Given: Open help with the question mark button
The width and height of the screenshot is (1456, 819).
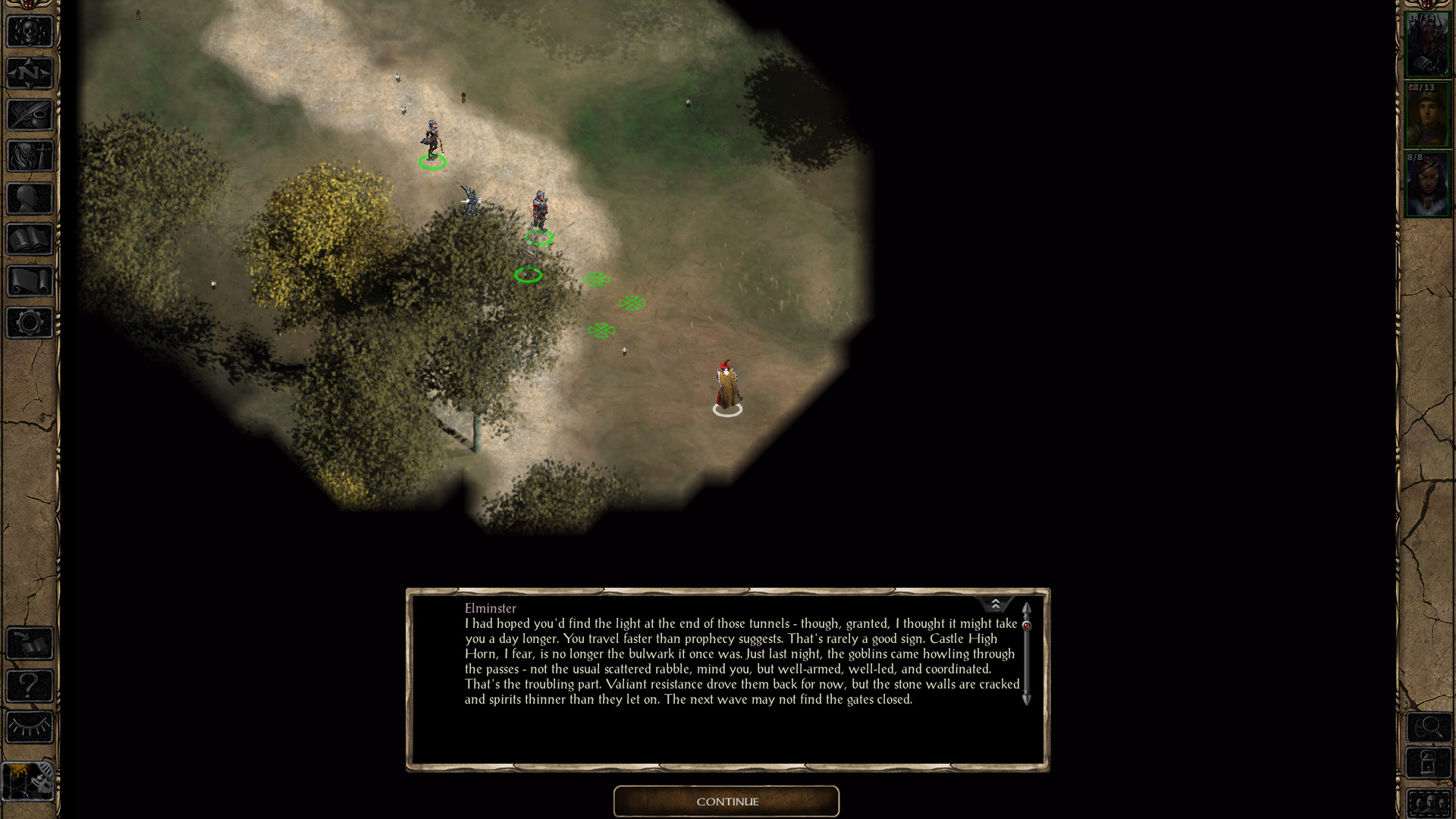Looking at the screenshot, I should click(30, 686).
